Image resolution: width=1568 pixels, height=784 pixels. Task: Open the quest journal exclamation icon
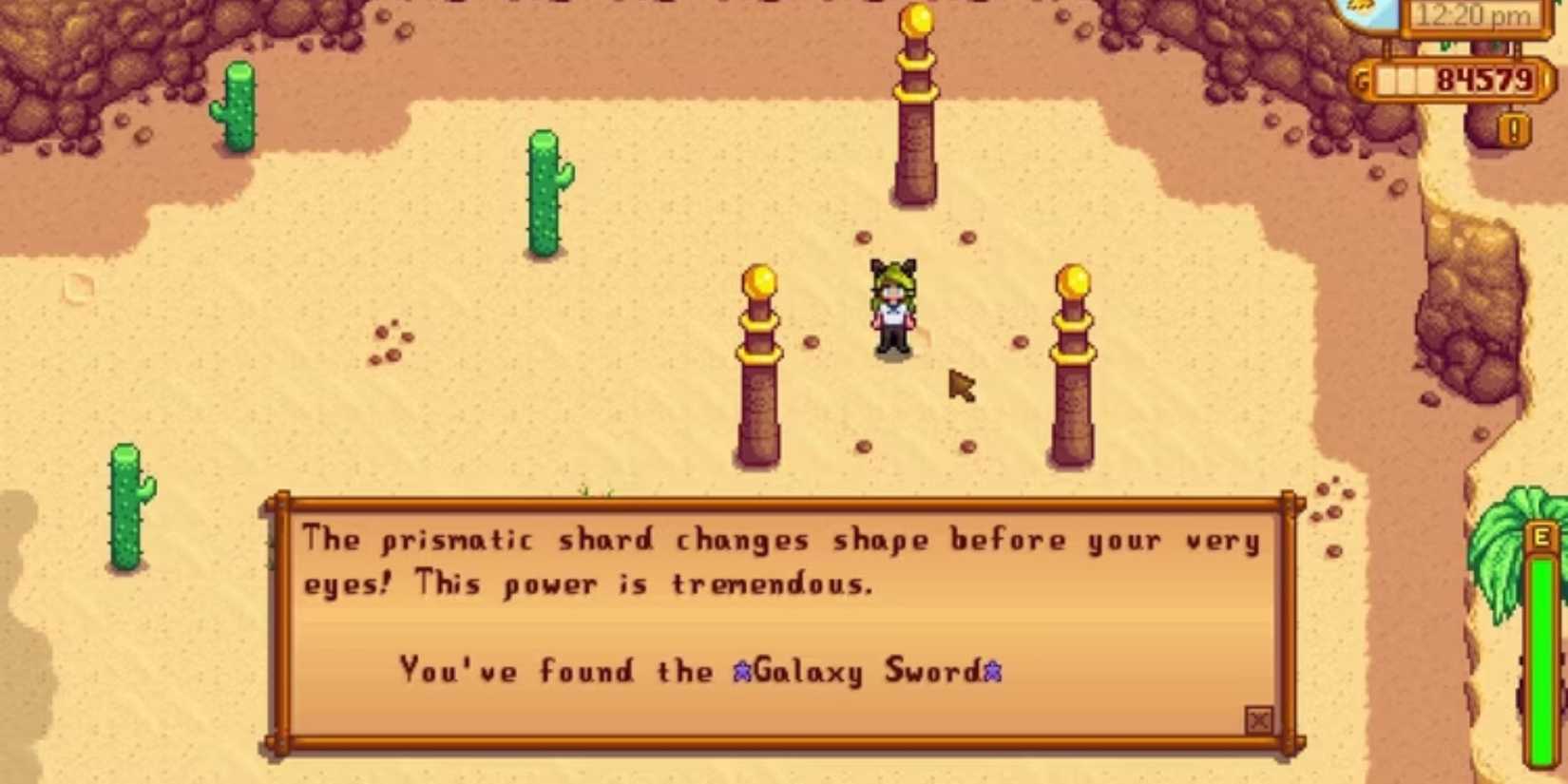click(1514, 129)
